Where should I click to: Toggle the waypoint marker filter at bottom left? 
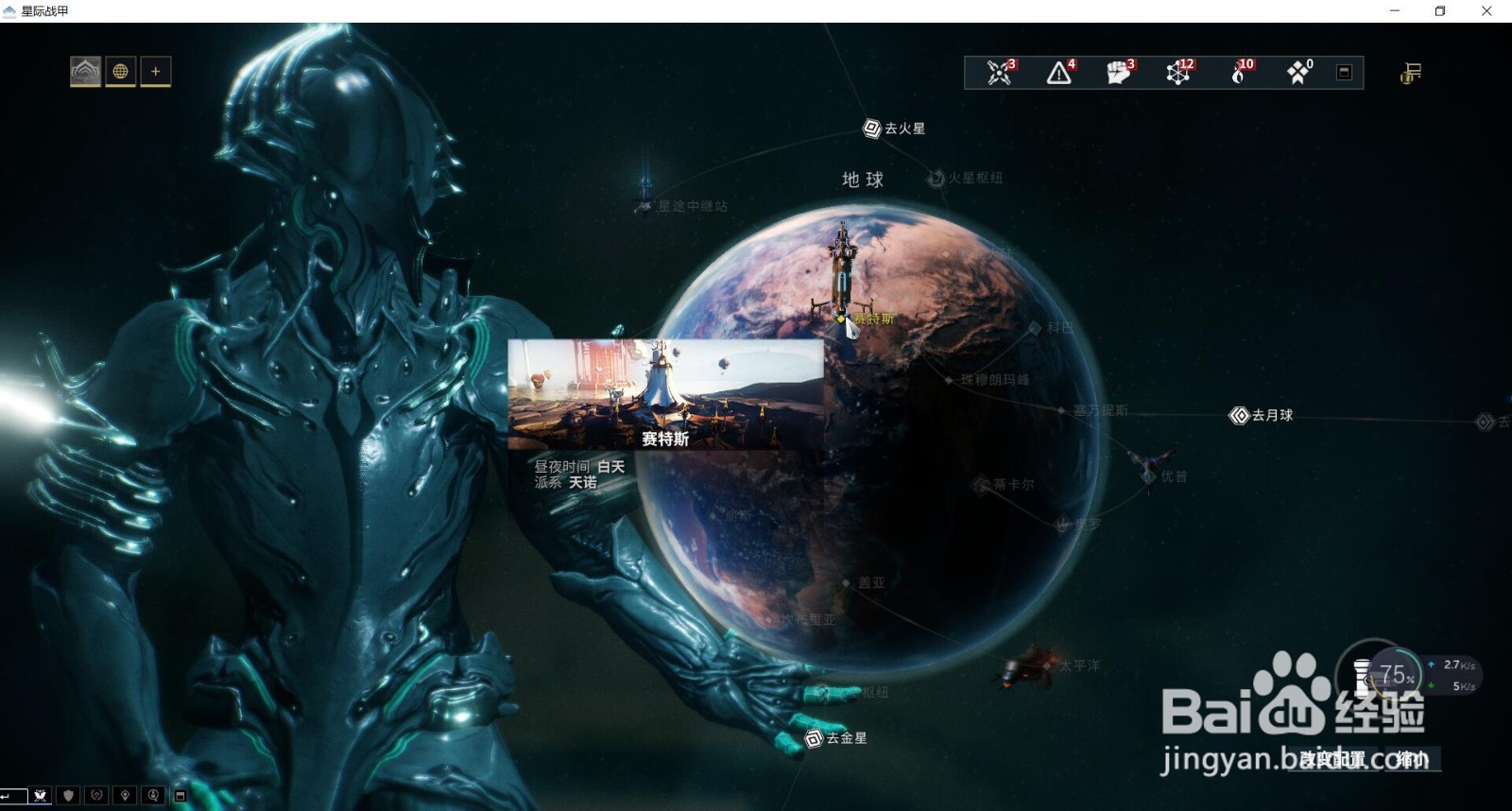click(125, 797)
